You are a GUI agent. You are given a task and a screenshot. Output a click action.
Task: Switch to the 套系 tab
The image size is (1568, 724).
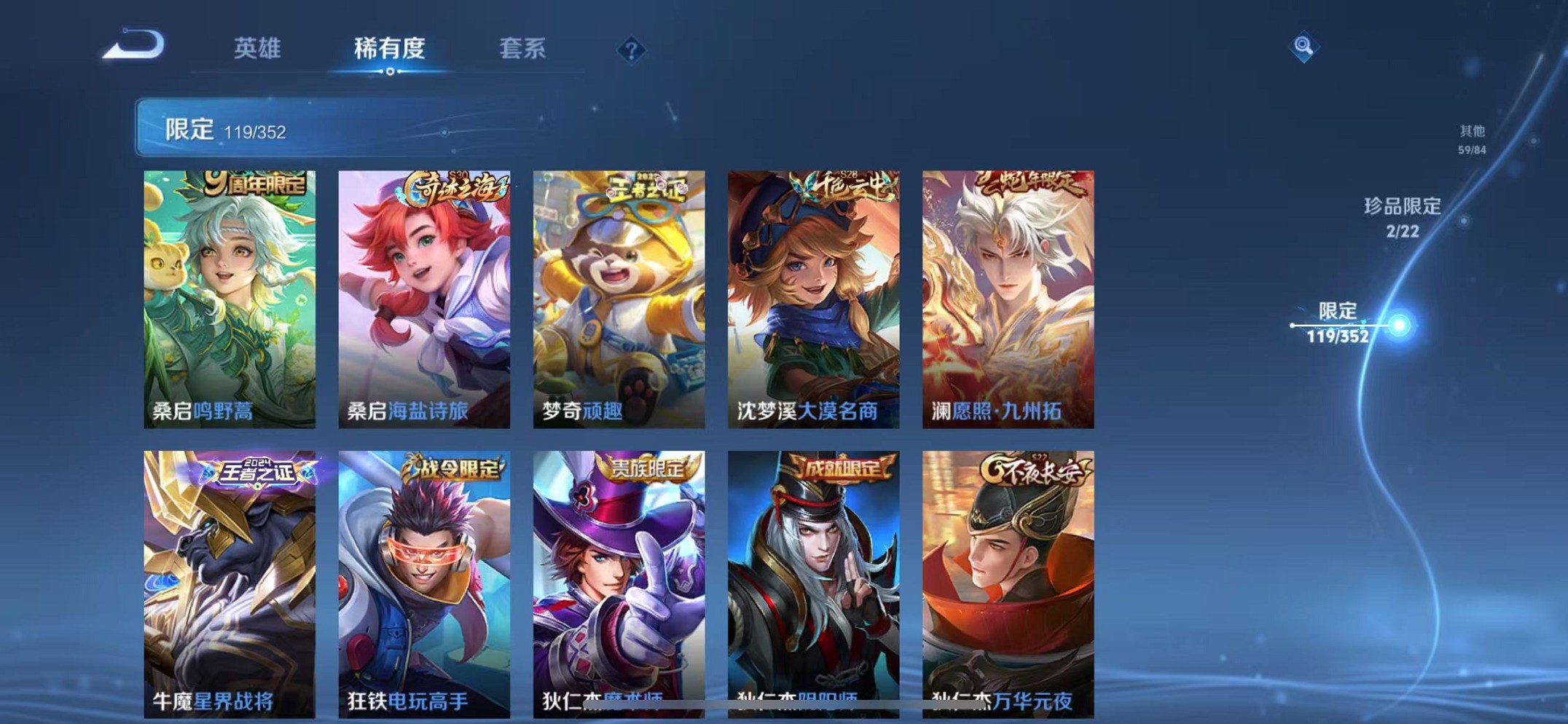(x=522, y=48)
